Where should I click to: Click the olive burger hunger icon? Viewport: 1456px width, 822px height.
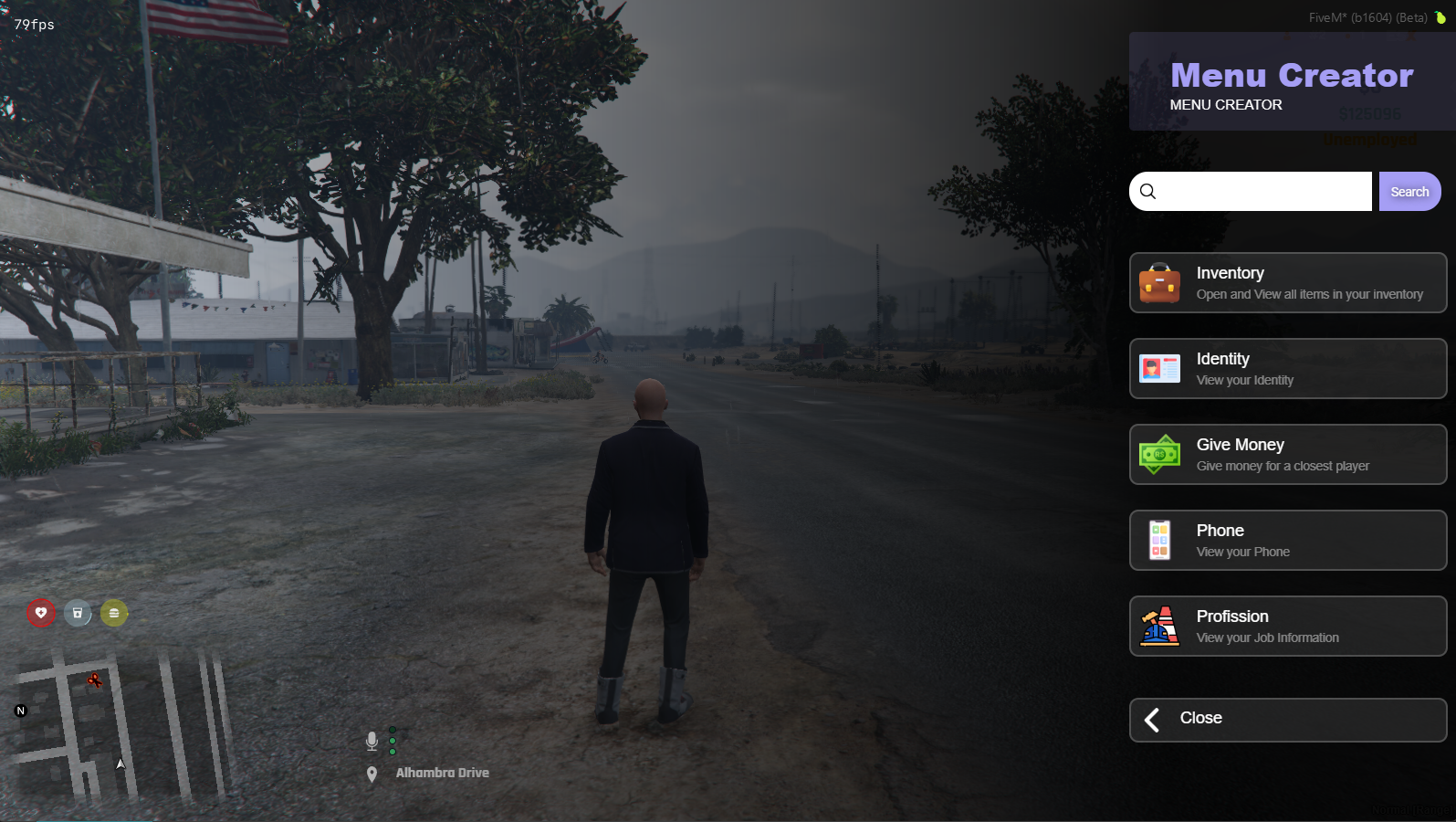[x=114, y=613]
